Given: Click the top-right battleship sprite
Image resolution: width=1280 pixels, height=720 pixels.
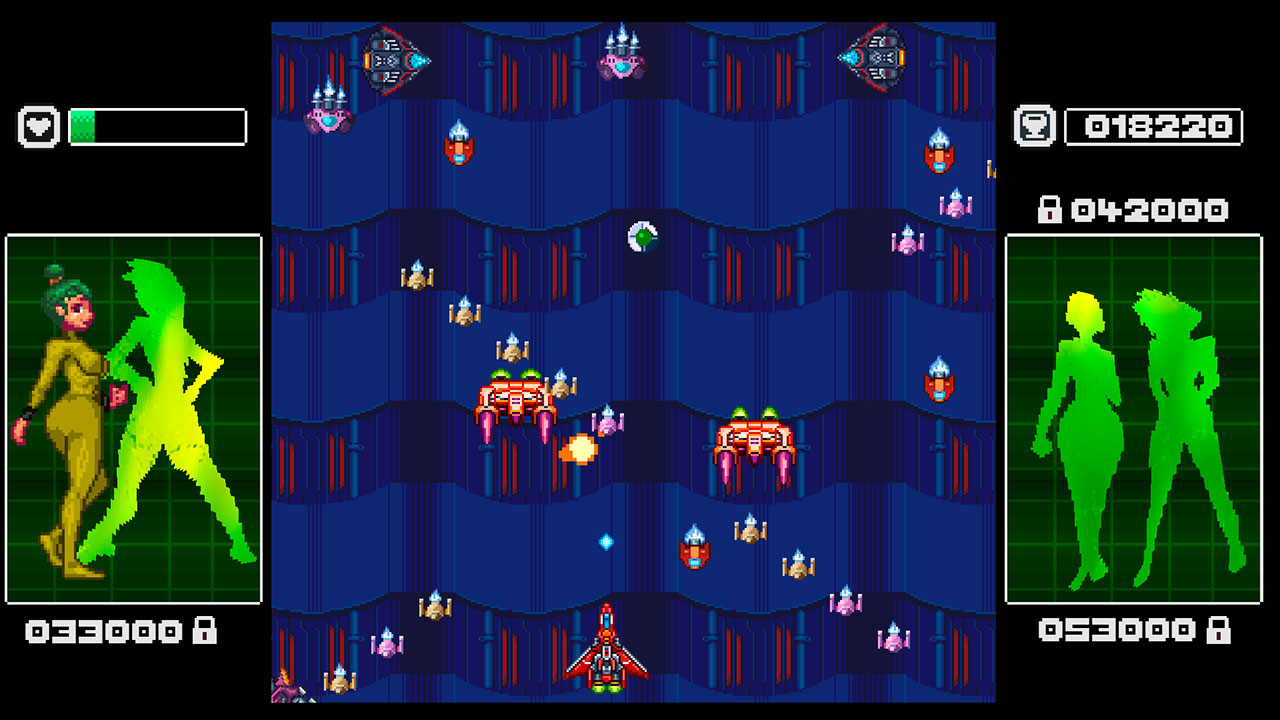Looking at the screenshot, I should [x=873, y=58].
